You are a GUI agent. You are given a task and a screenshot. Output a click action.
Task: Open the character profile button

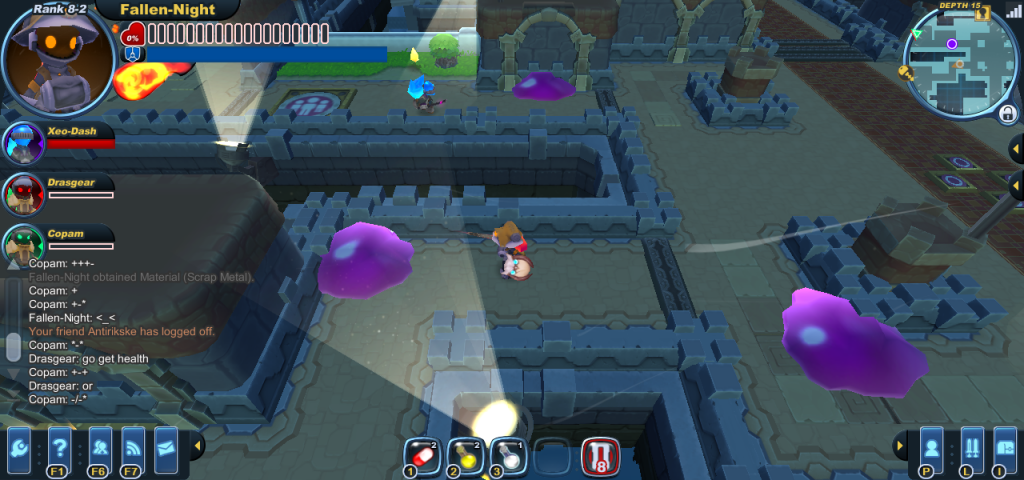[931, 447]
